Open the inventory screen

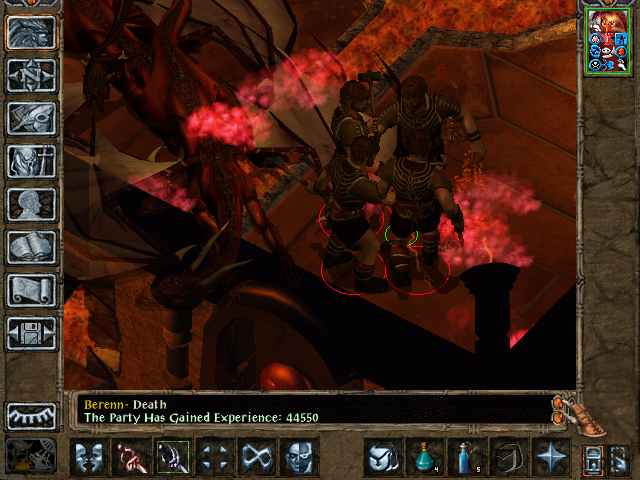31,161
